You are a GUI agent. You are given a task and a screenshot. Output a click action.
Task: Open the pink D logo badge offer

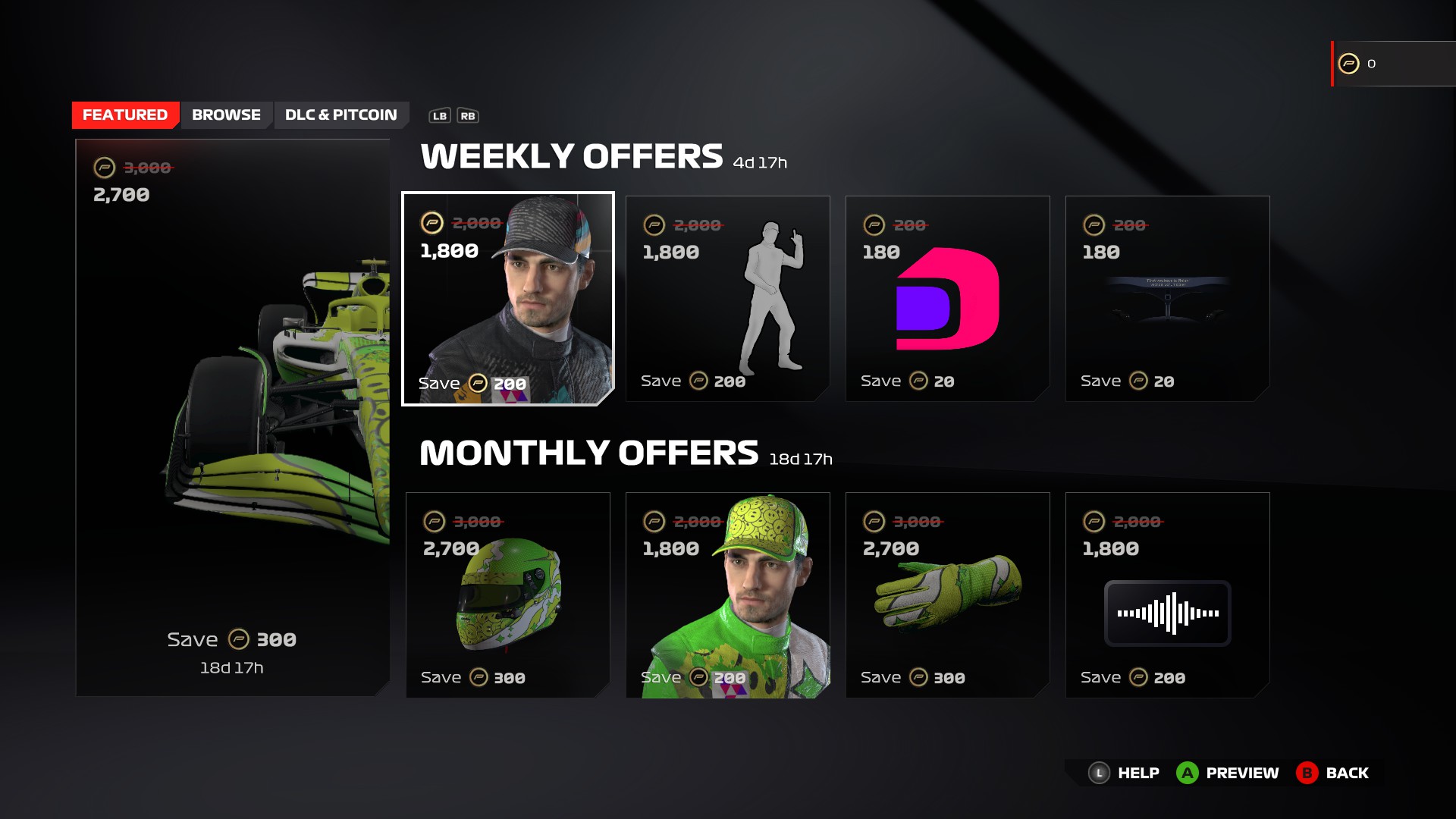point(948,299)
